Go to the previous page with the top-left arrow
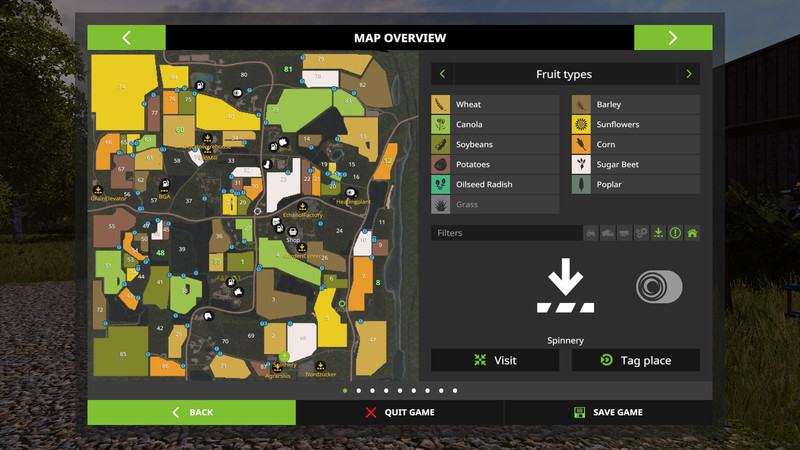Image resolution: width=800 pixels, height=450 pixels. [126, 38]
